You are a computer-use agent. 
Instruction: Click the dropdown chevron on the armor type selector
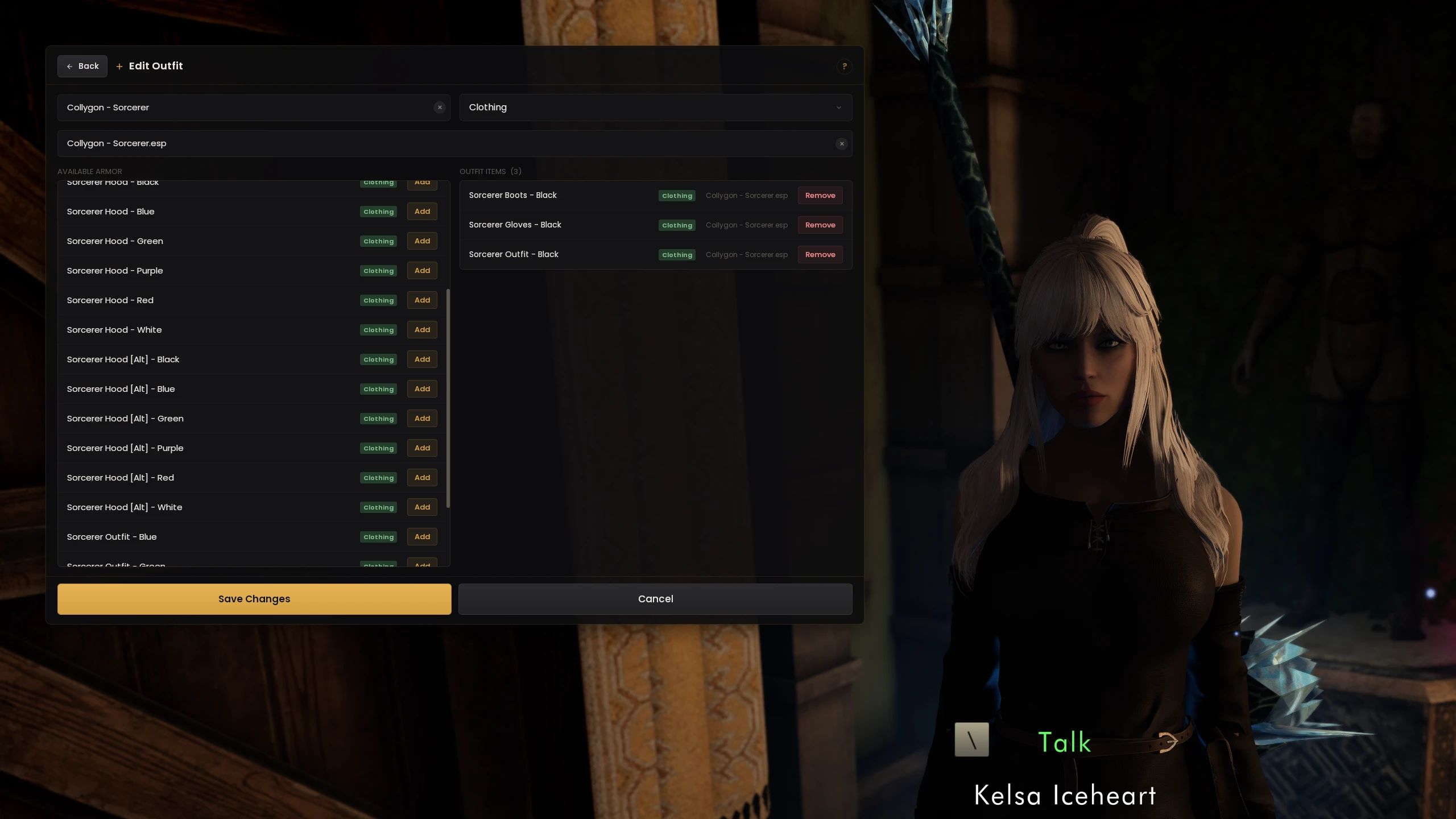[x=839, y=107]
